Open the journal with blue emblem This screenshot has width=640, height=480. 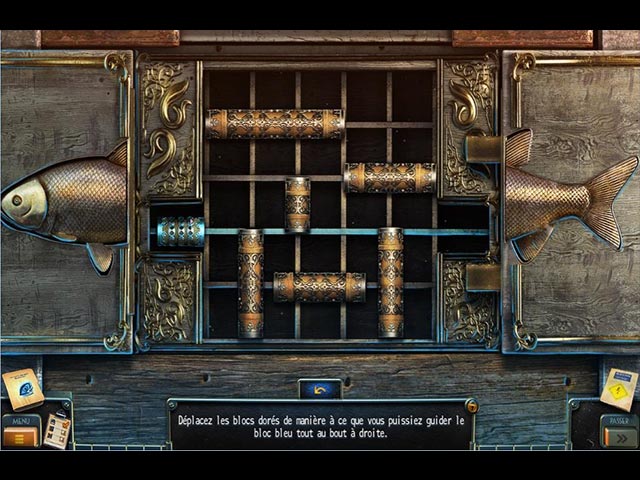(x=22, y=388)
